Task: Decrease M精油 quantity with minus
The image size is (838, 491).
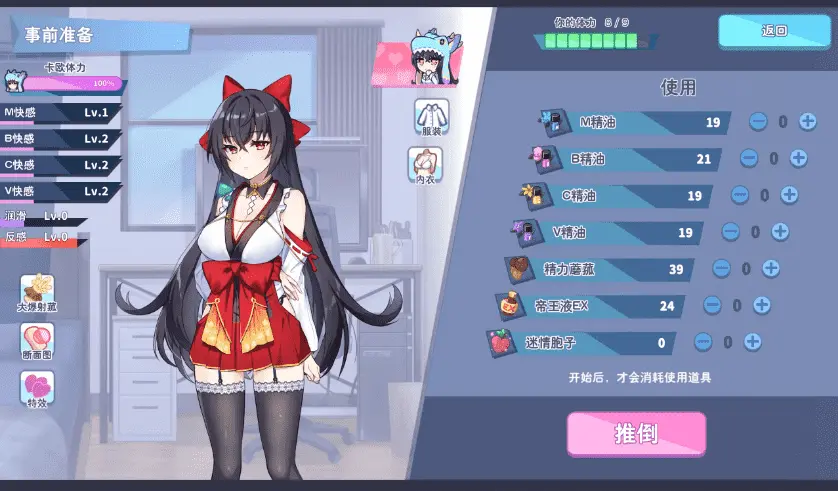Action: [758, 122]
